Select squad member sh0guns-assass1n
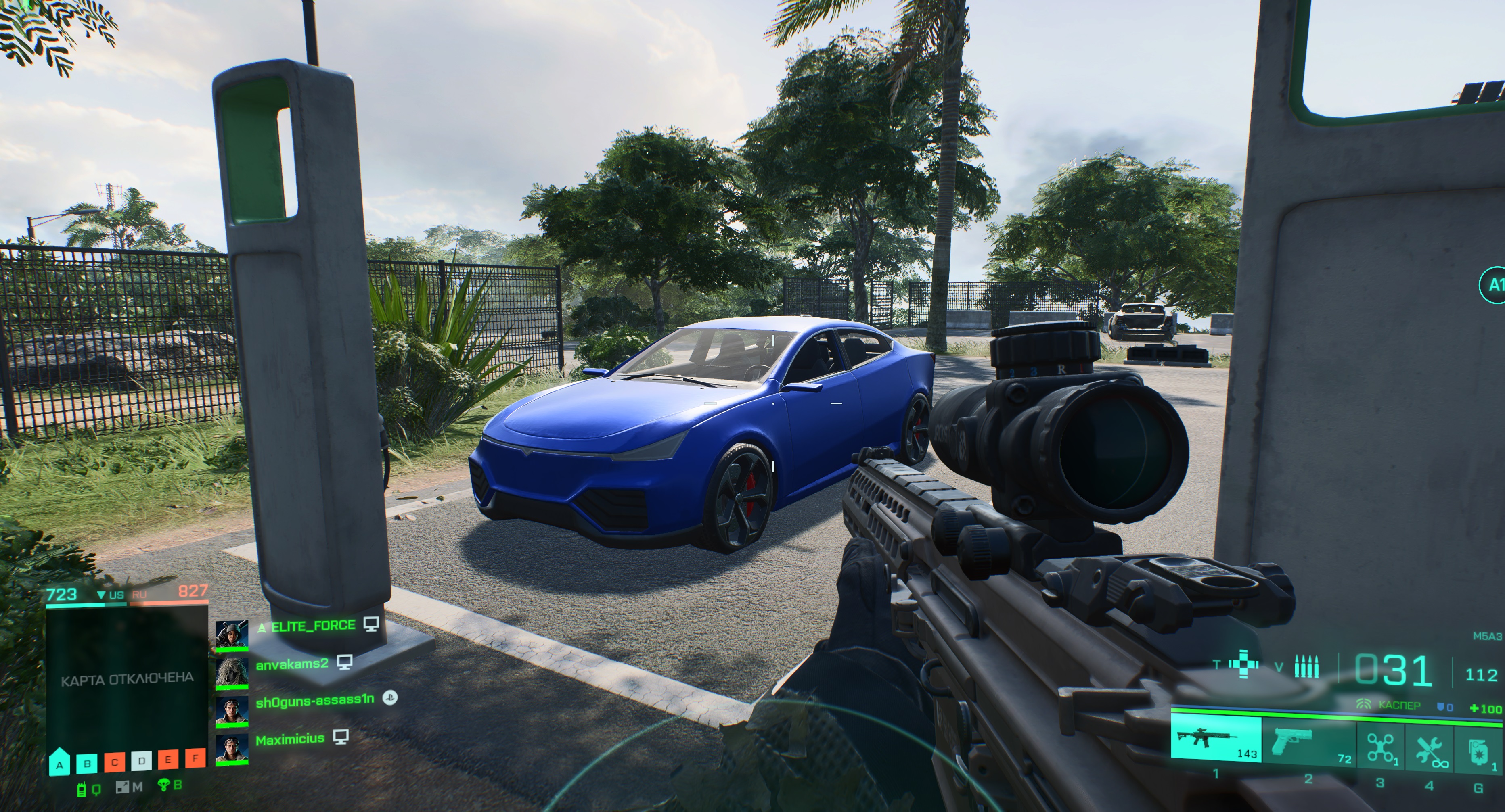This screenshot has width=1505, height=812. point(314,701)
